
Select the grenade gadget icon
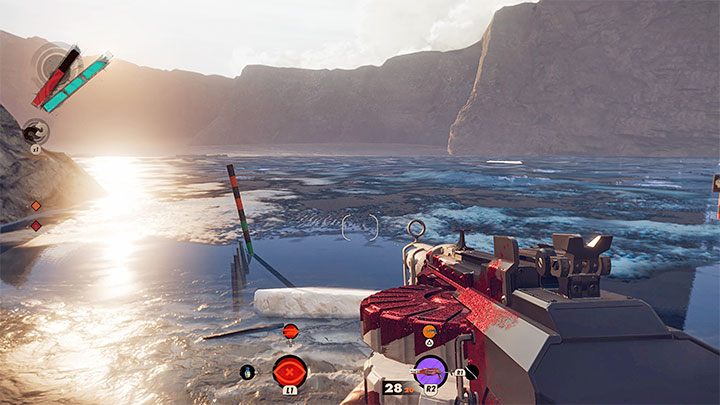click(248, 372)
